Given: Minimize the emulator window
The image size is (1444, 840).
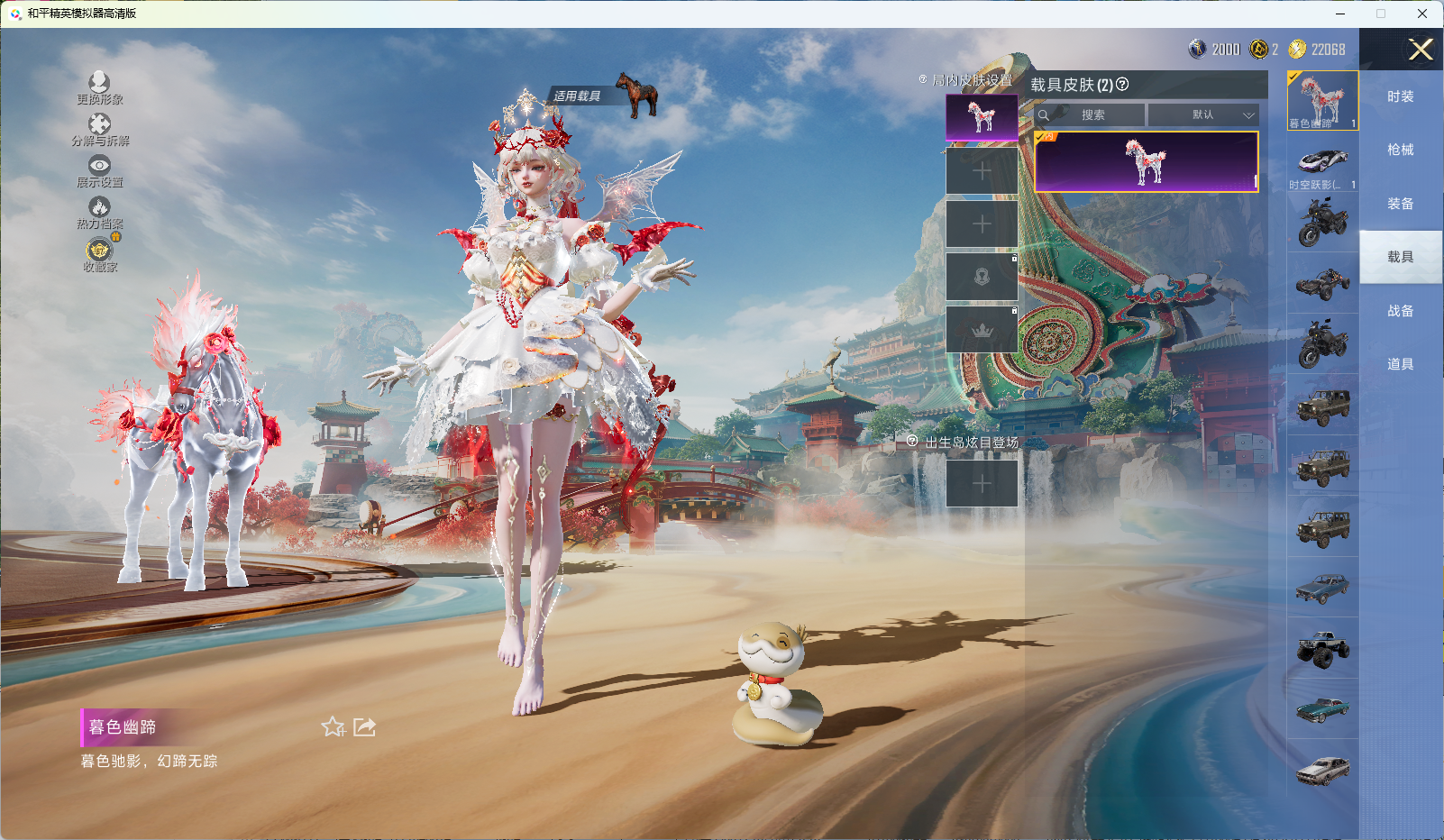Looking at the screenshot, I should coord(1340,14).
